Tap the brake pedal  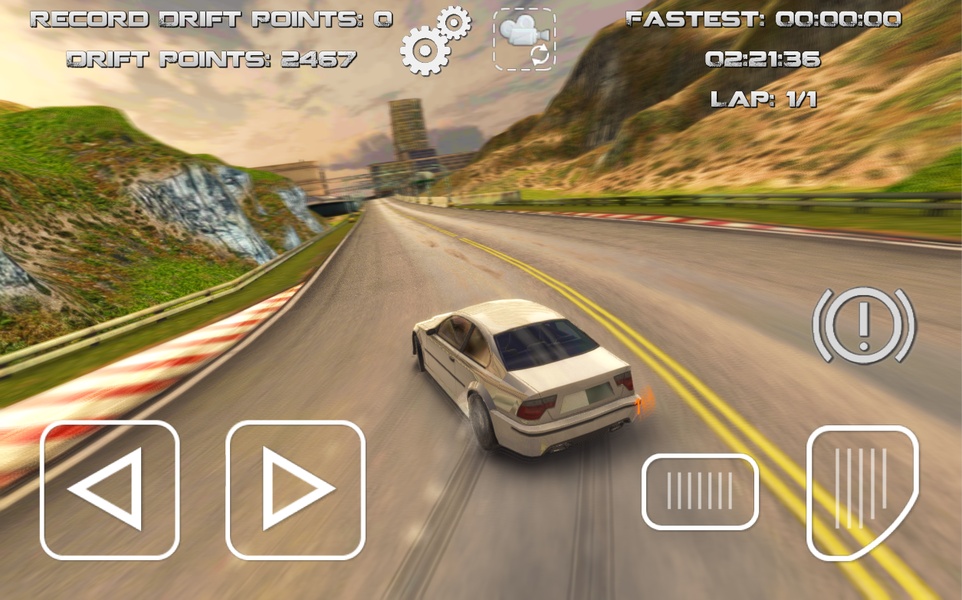point(700,491)
